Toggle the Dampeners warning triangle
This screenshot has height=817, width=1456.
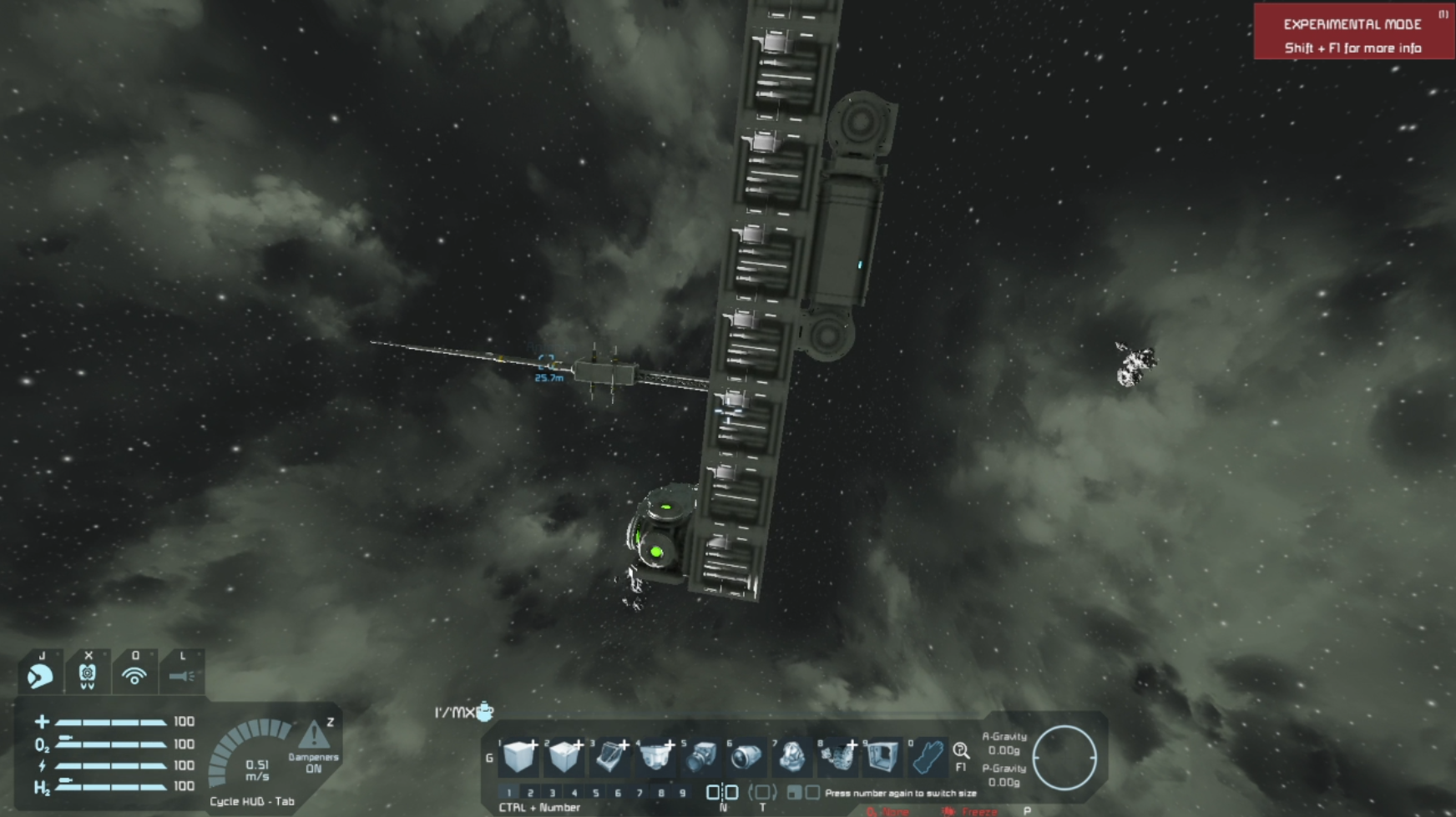(314, 735)
